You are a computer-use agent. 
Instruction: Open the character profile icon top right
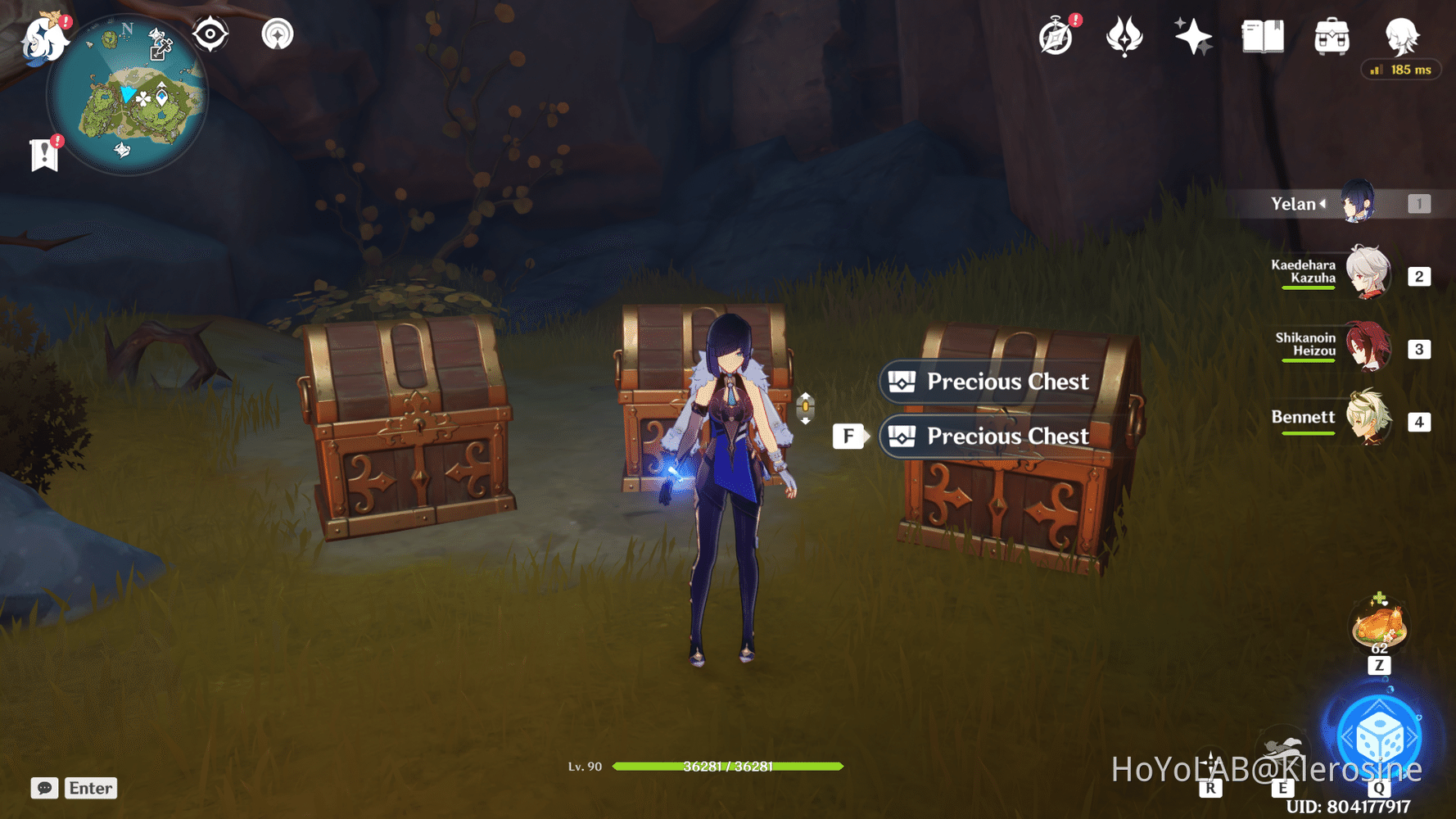coord(1402,34)
